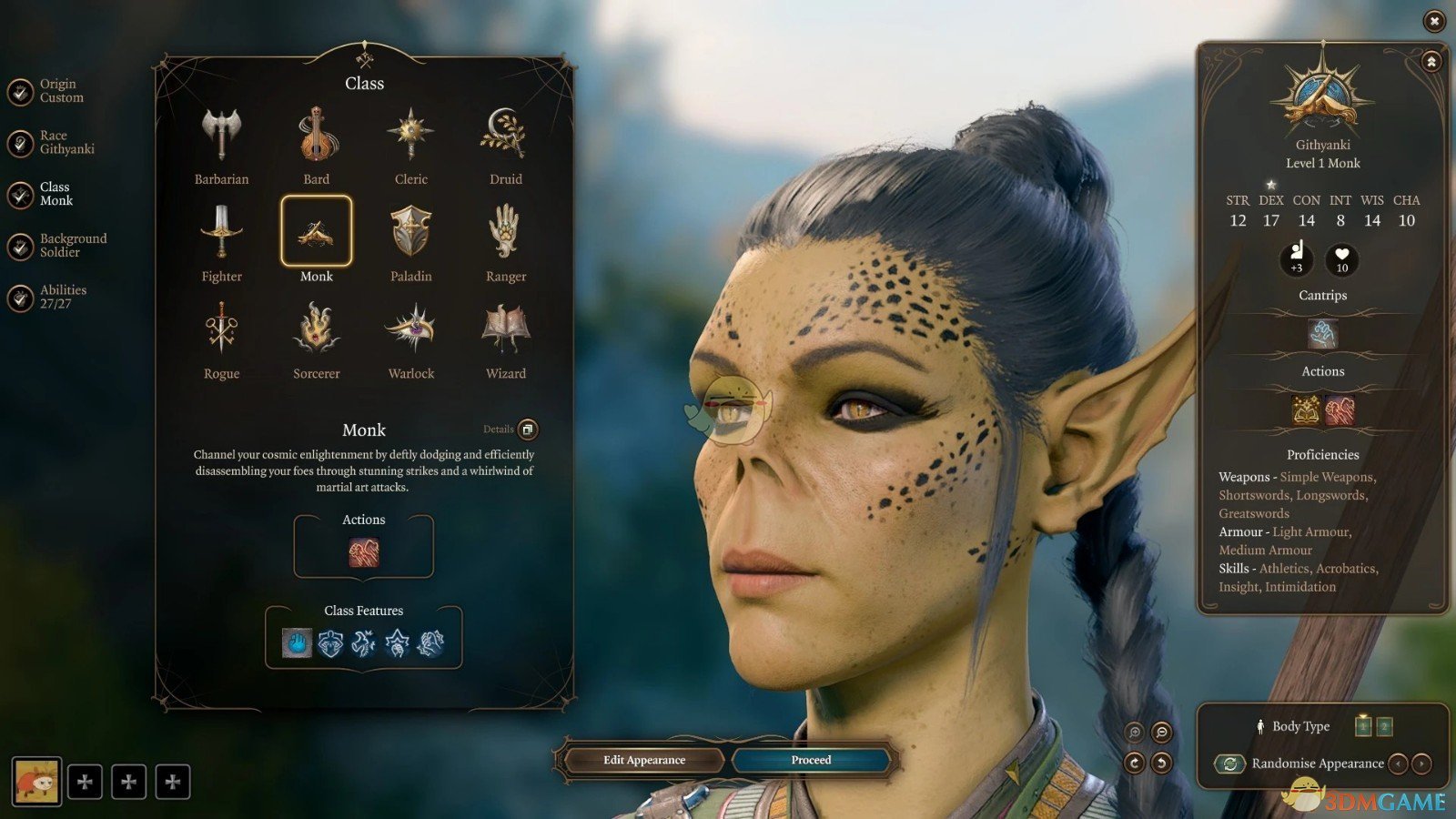Pick the Warlock class
The width and height of the screenshot is (1456, 819).
tap(410, 330)
